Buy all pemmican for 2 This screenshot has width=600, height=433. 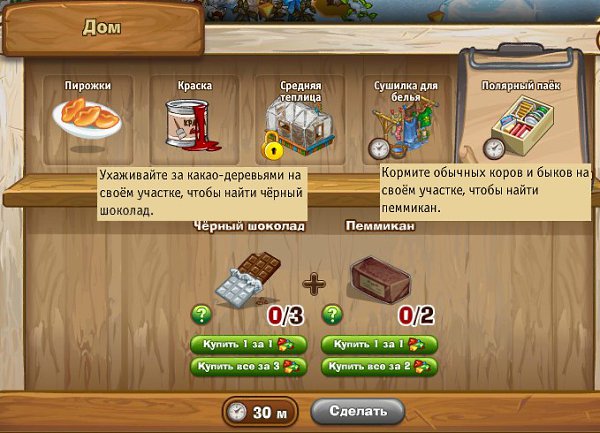click(379, 367)
